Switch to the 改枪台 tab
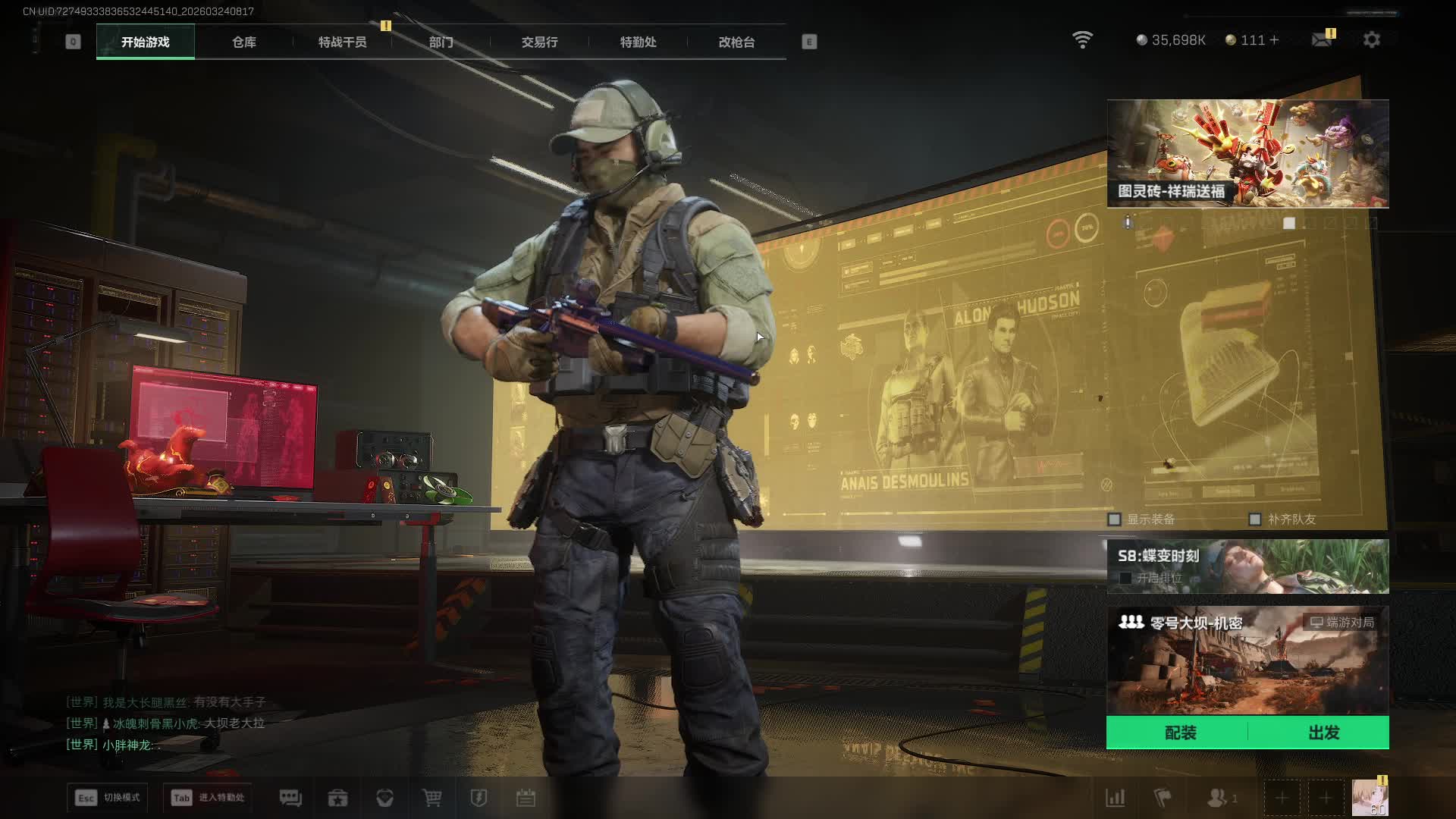Viewport: 1456px width, 819px height. tap(736, 42)
